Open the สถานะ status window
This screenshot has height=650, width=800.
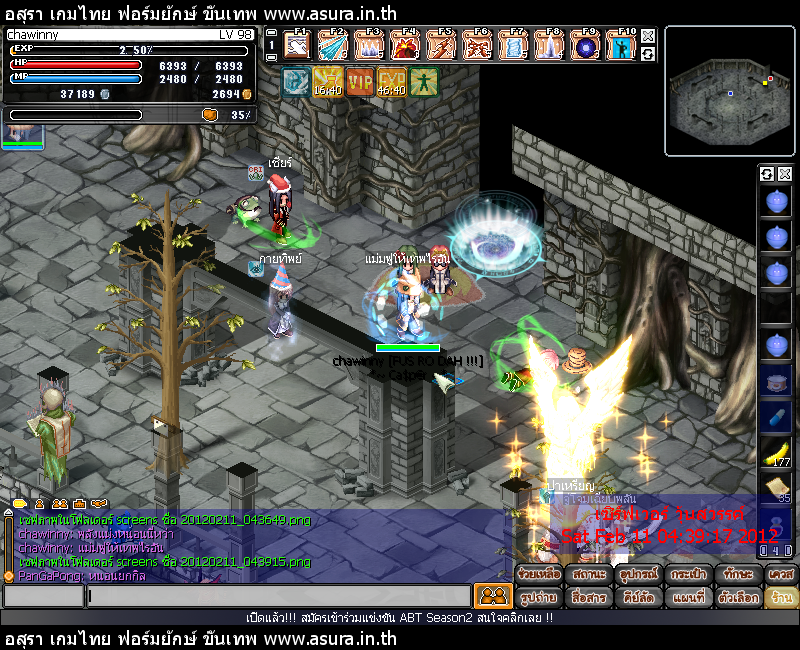(x=587, y=575)
